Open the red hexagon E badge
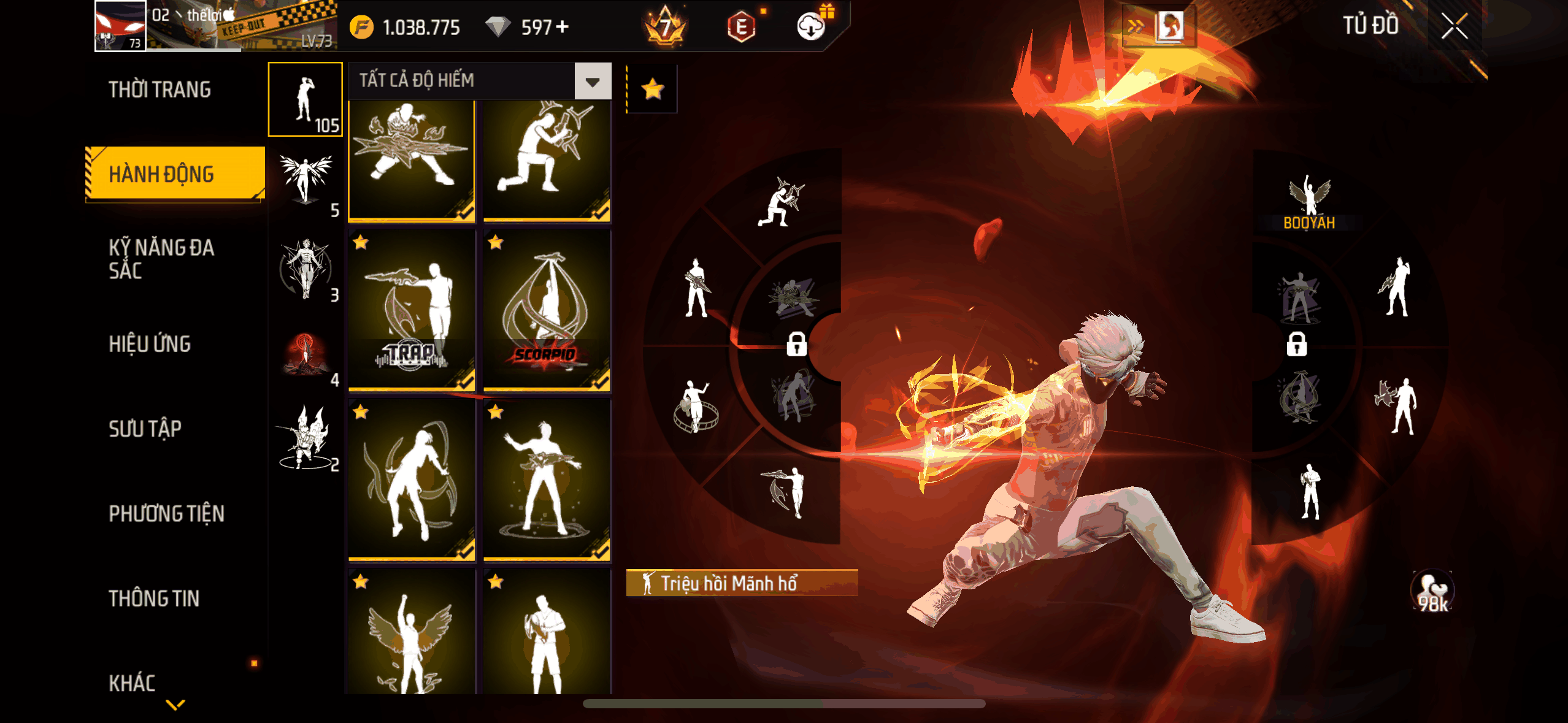Image resolution: width=1568 pixels, height=723 pixels. tap(741, 27)
